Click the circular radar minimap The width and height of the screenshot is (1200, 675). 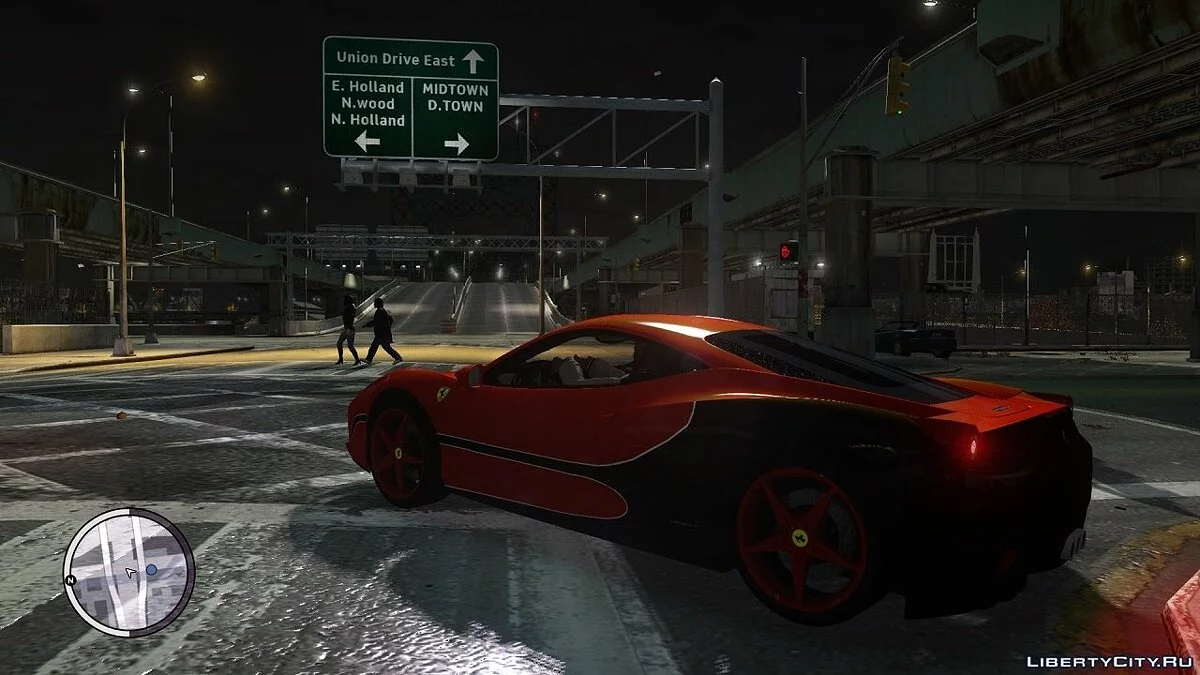[x=128, y=572]
